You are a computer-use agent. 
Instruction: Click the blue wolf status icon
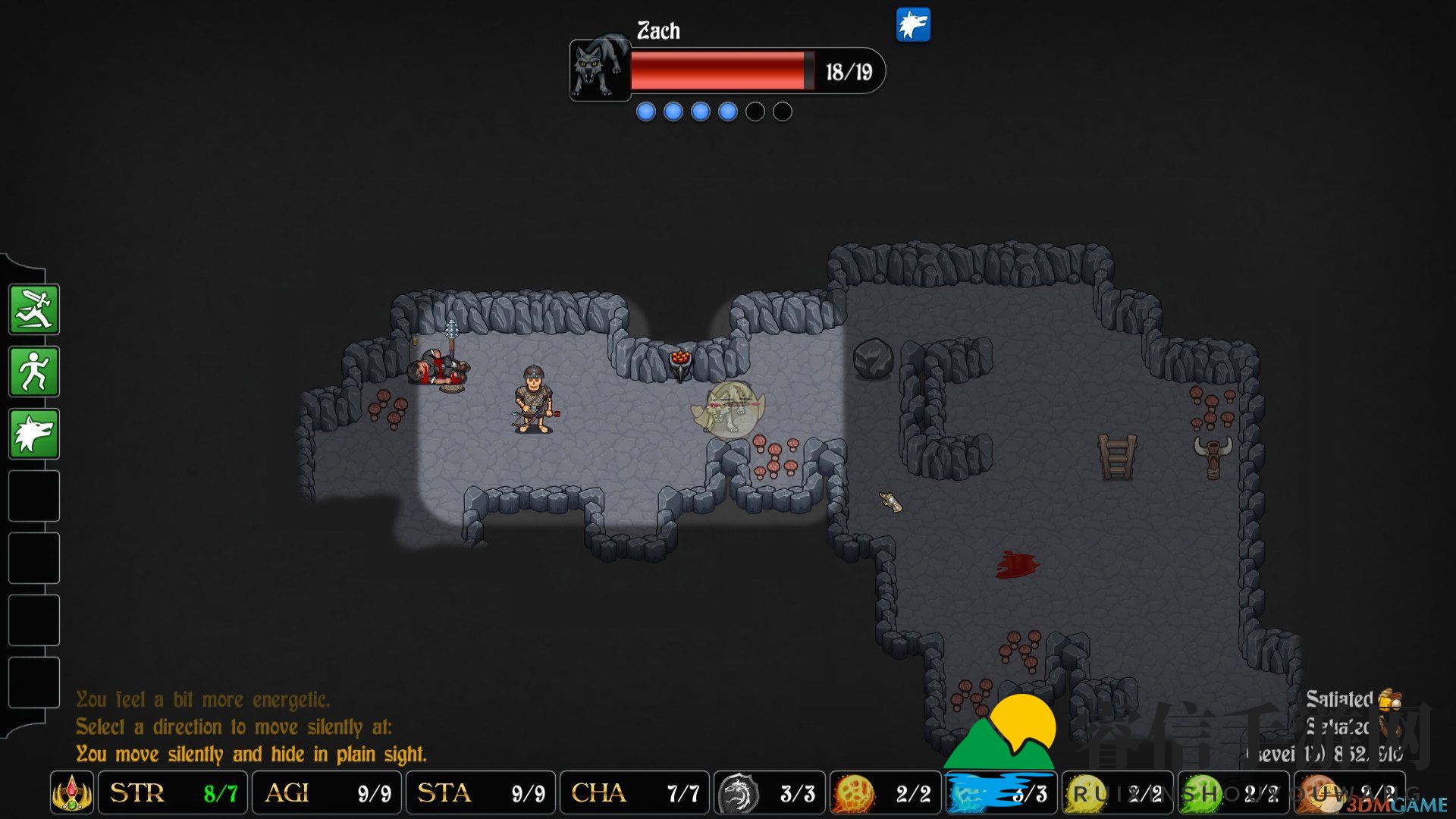(x=913, y=26)
